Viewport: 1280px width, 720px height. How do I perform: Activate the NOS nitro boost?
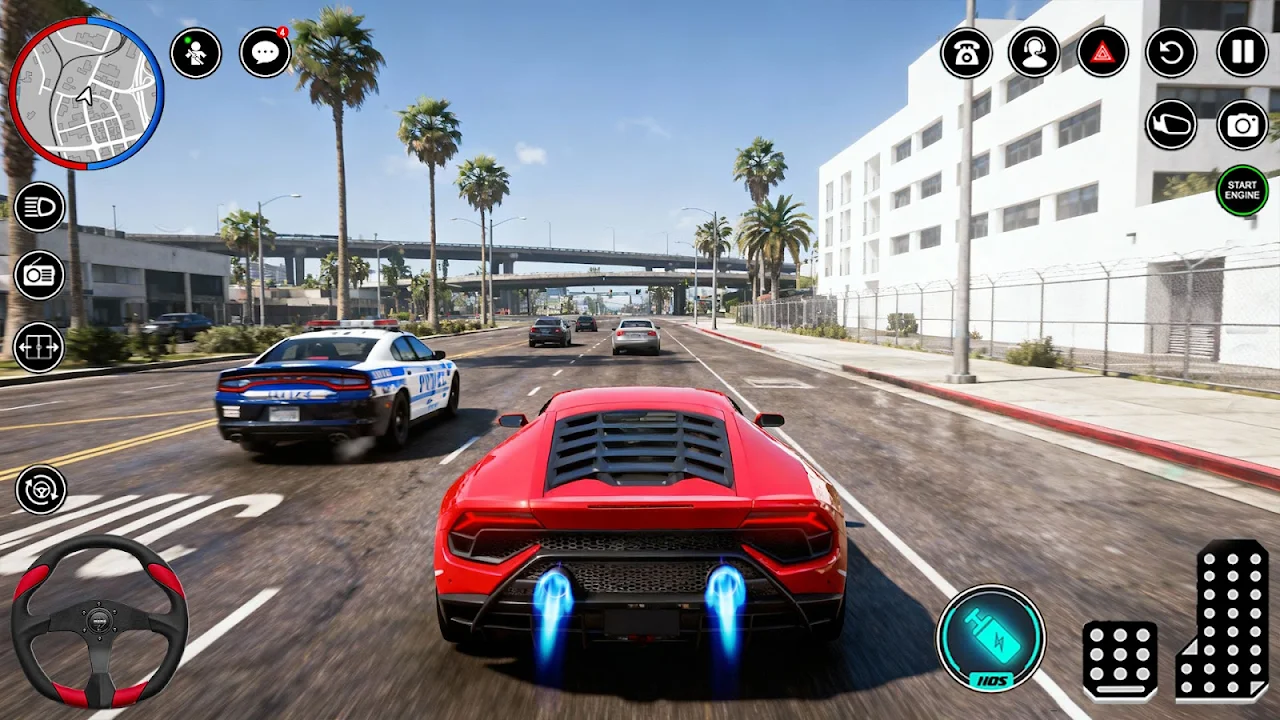tap(990, 638)
